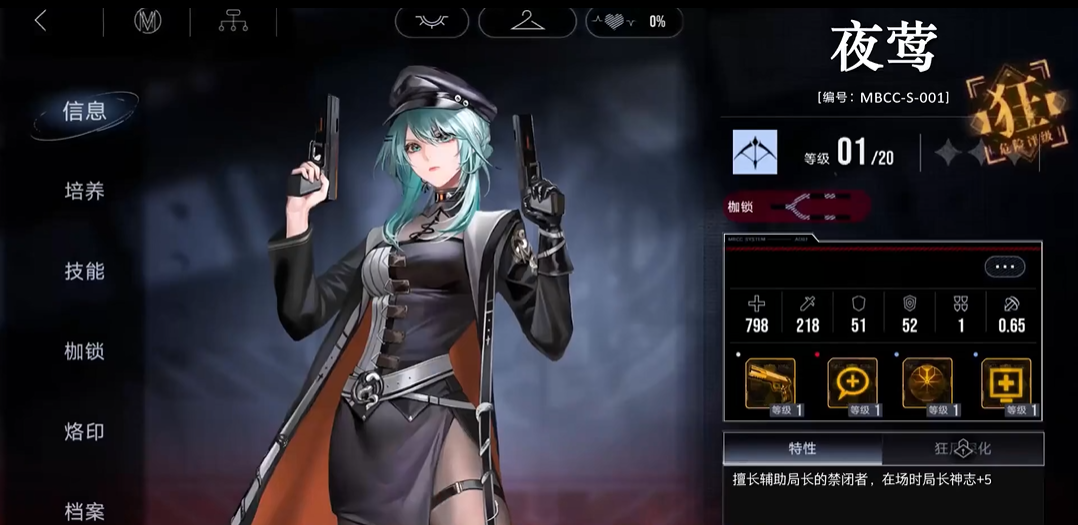The image size is (1078, 525).
Task: Open the 枷锁 section
Action: 85,351
